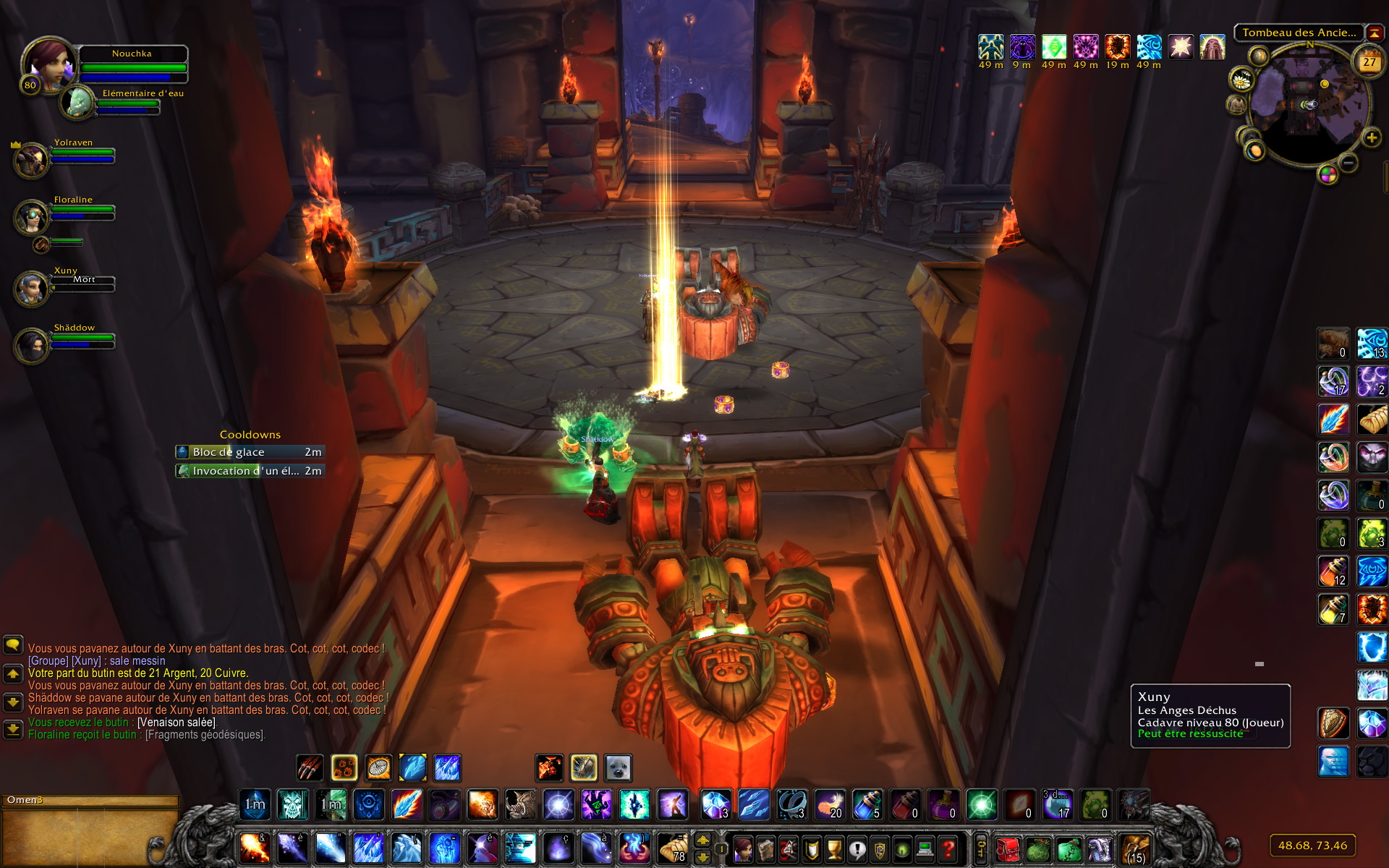The height and width of the screenshot is (868, 1389).
Task: Cast the fireball spell on the action bar
Action: 255,848
